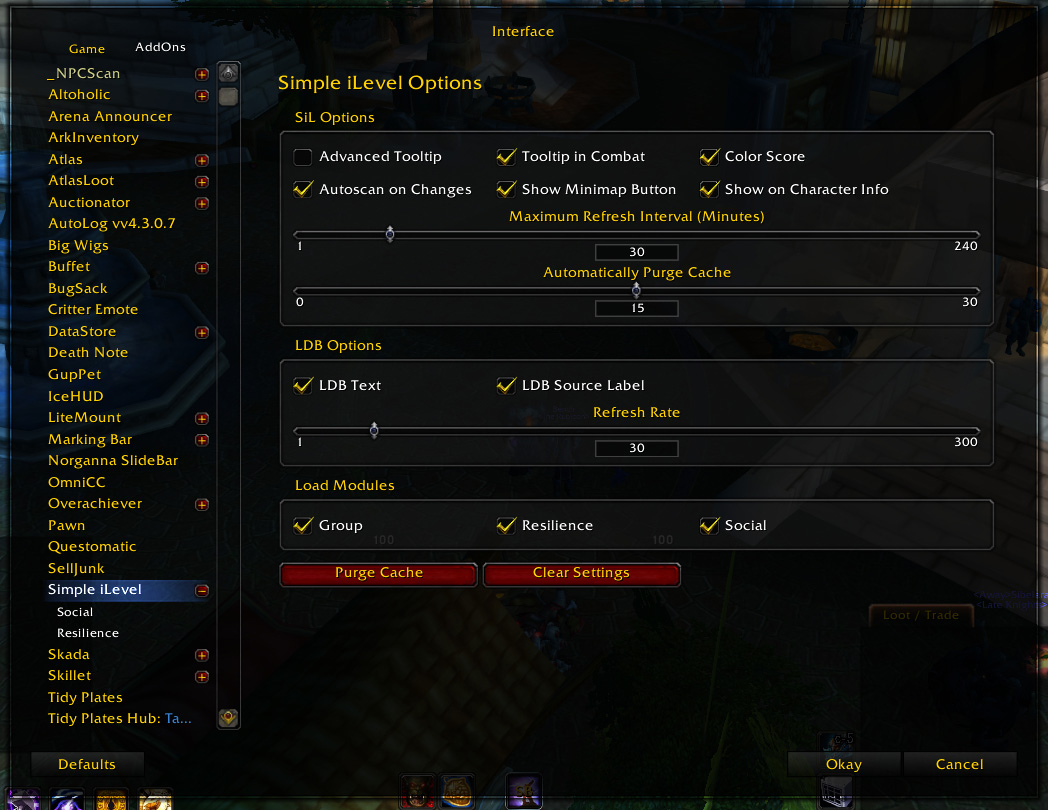Screen dimensions: 1048x810
Task: Confirm changes with the Okay button
Action: (x=844, y=764)
